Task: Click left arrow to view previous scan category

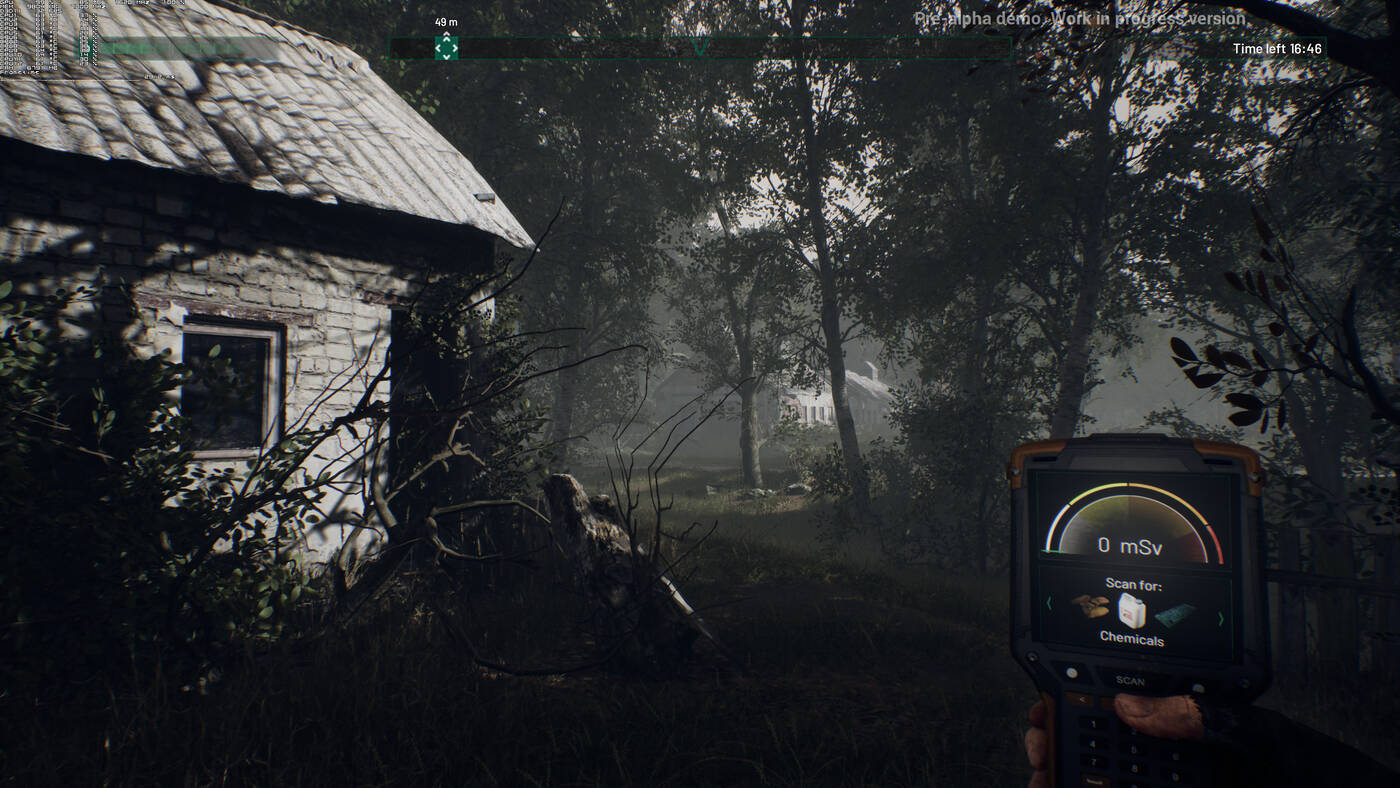Action: click(x=1050, y=606)
